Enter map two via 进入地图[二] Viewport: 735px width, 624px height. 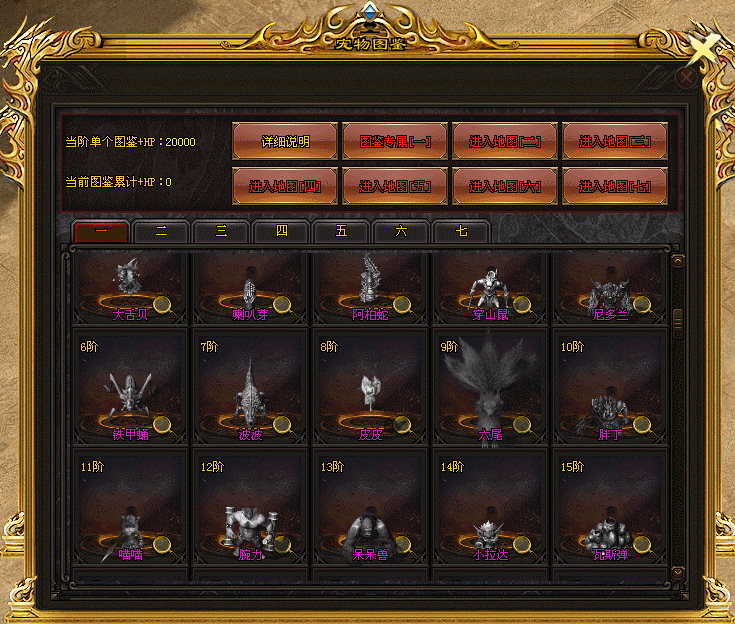505,141
